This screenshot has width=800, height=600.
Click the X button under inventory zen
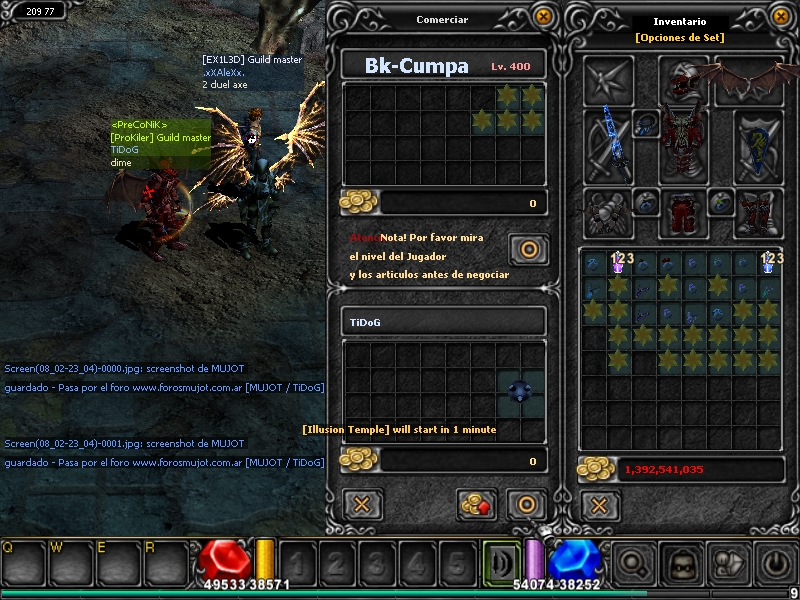pyautogui.click(x=599, y=503)
